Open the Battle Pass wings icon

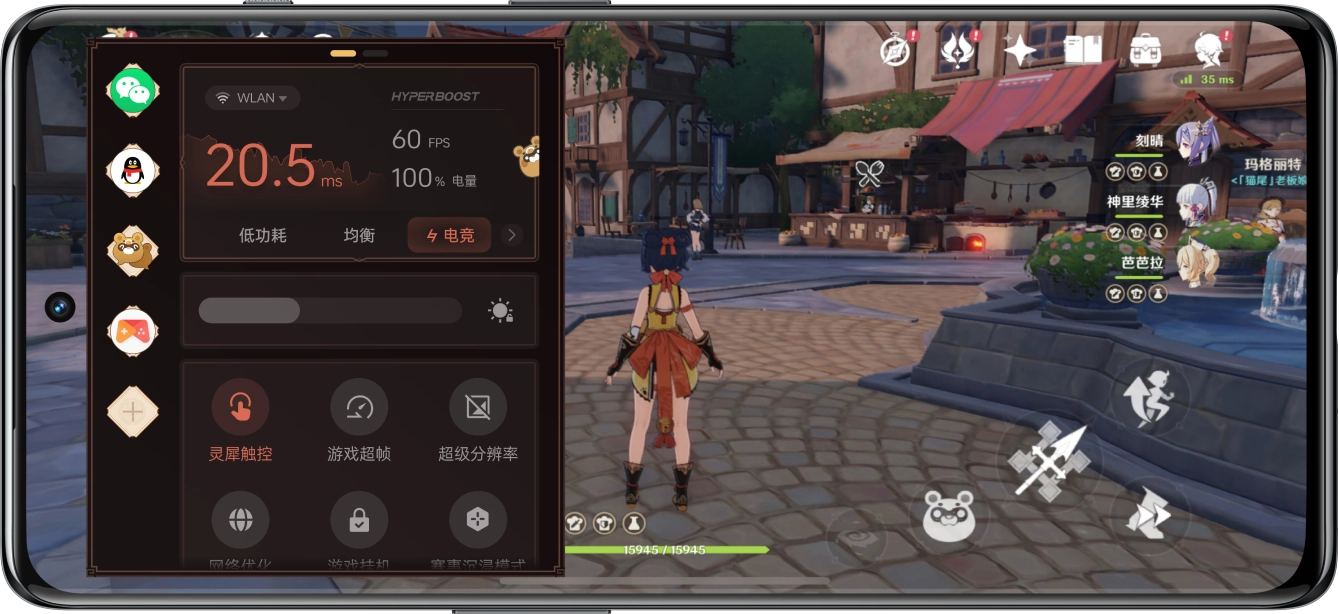click(957, 49)
